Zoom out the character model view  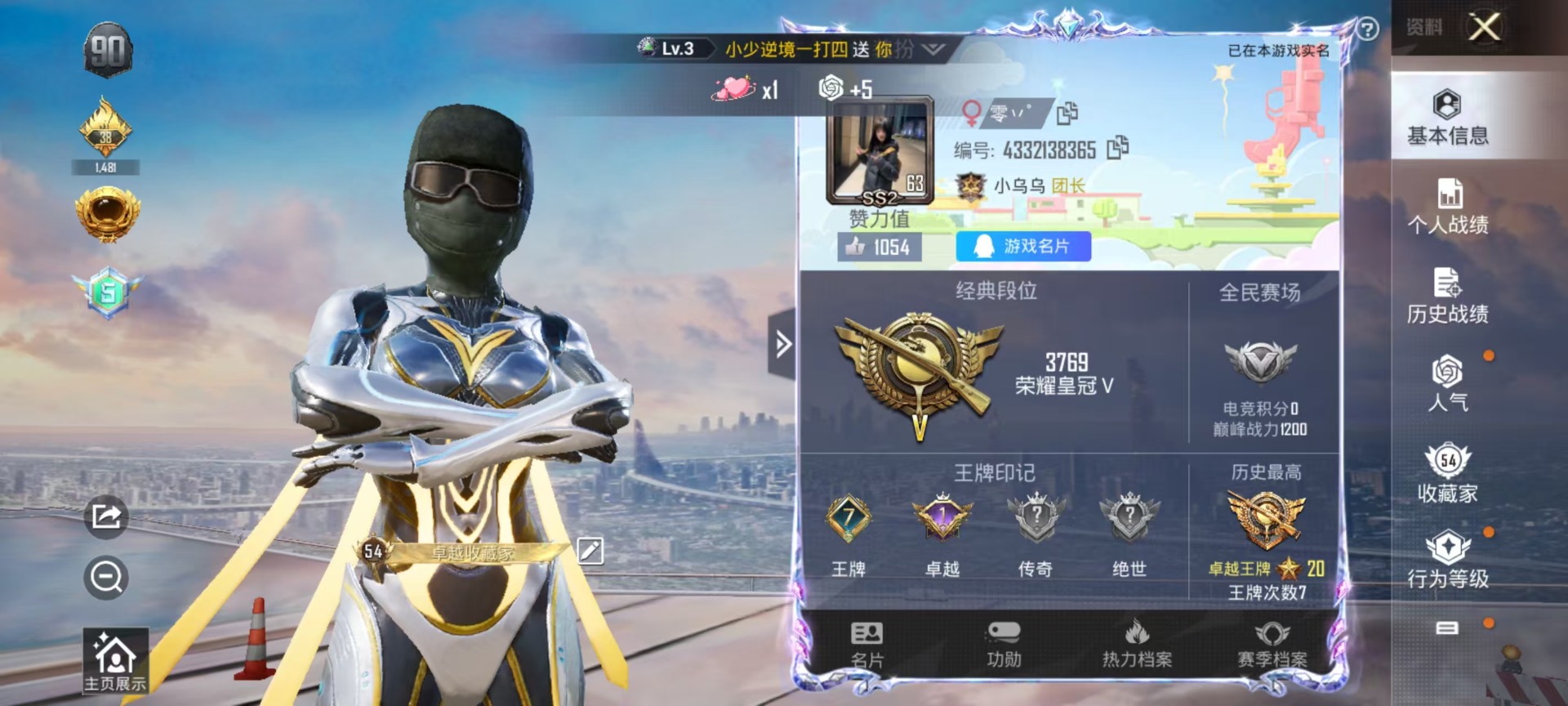(106, 578)
